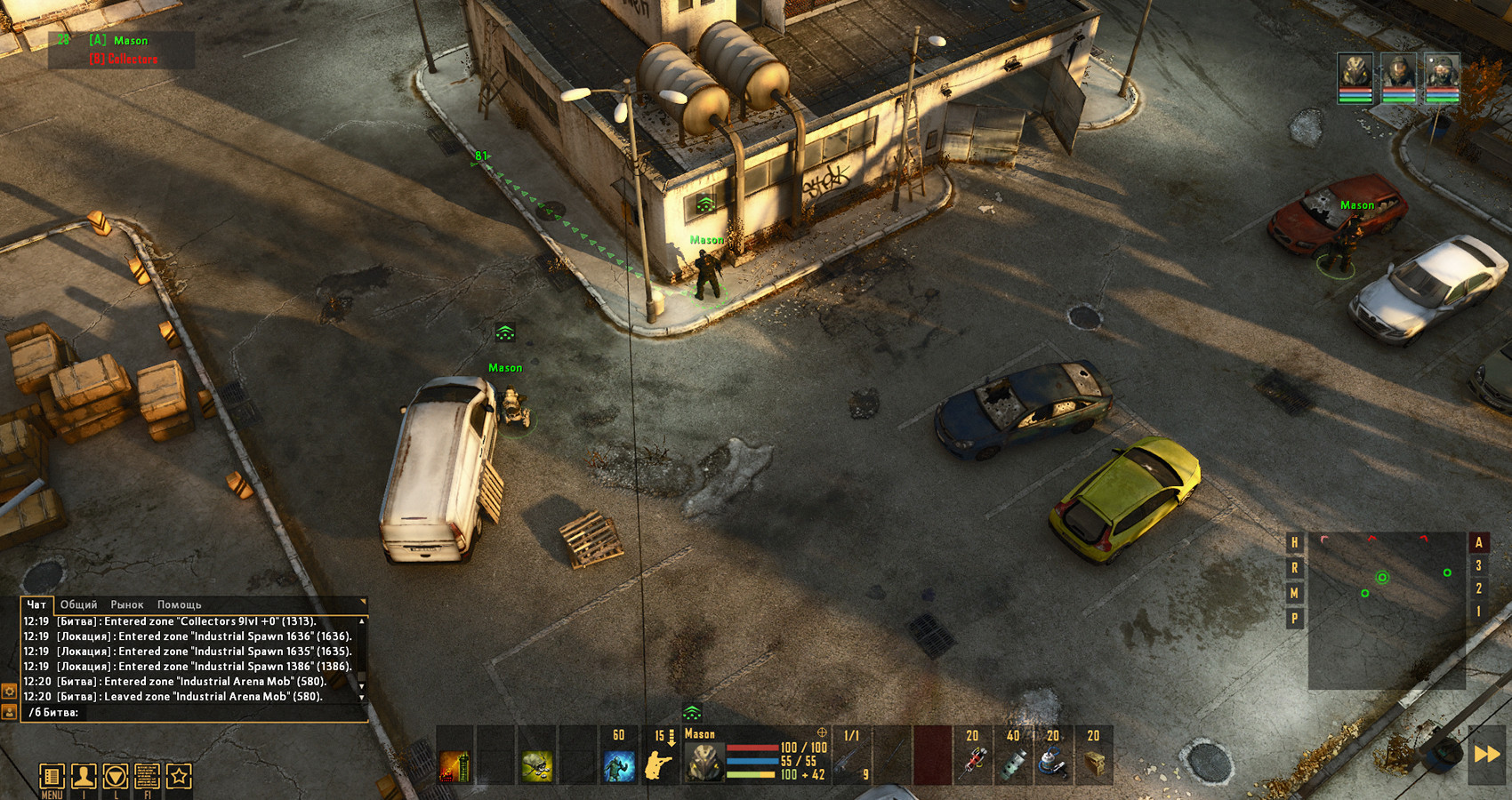
Task: Click the A button above minimap zoom levels
Action: pos(1476,540)
